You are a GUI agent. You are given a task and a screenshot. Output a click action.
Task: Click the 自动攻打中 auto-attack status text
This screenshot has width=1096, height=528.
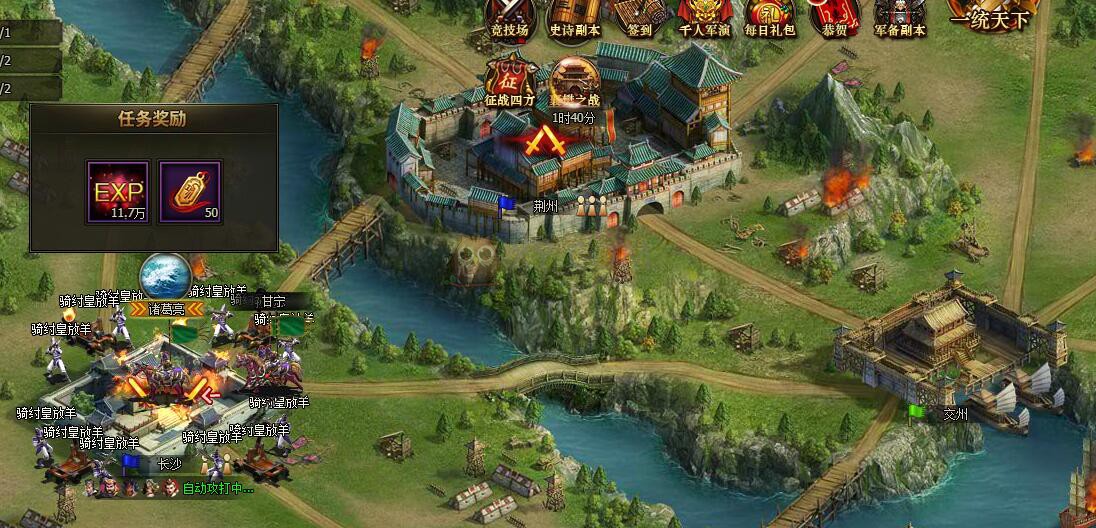218,489
